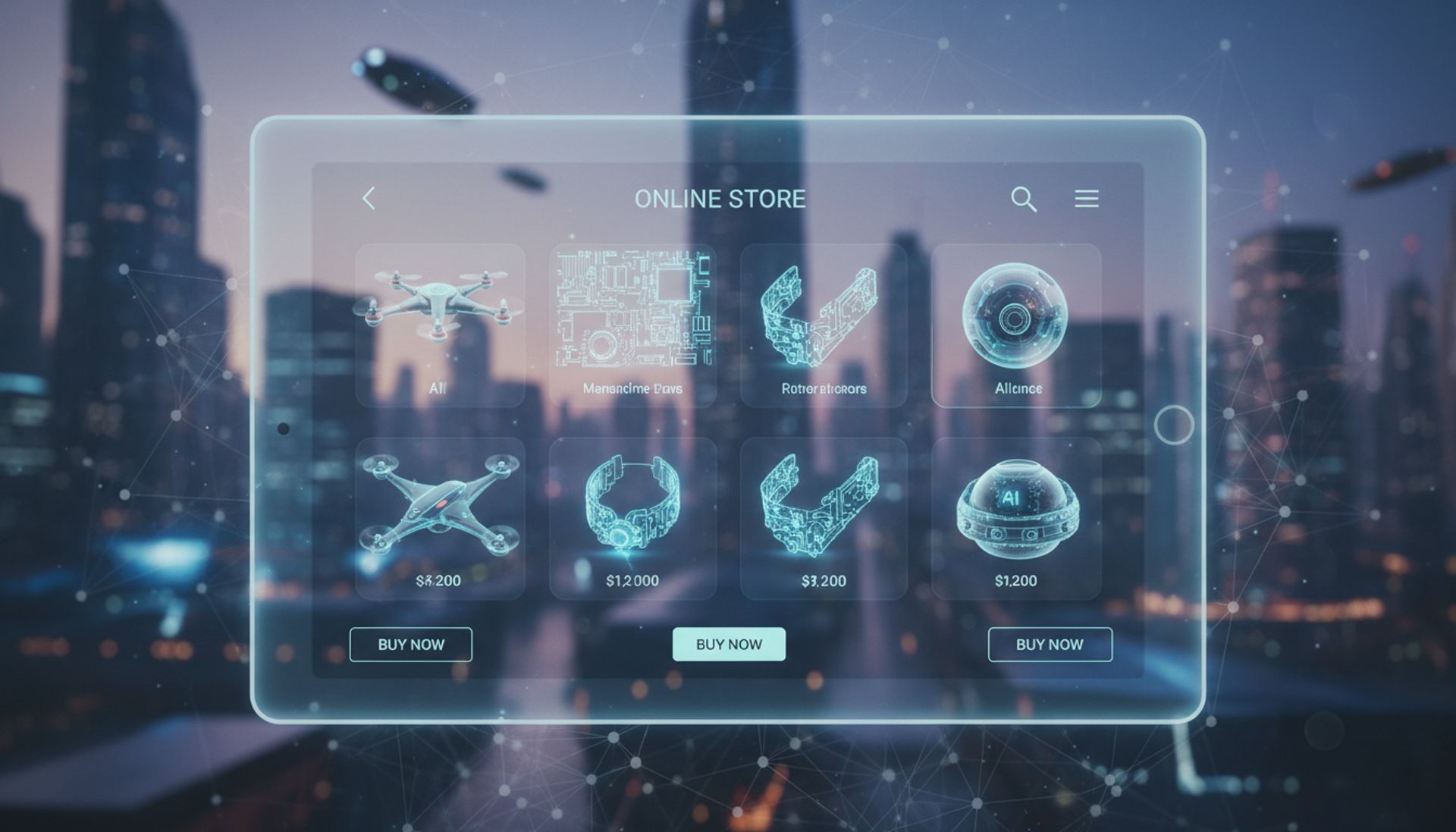Open the Allance glass sphere category

coord(1016,325)
